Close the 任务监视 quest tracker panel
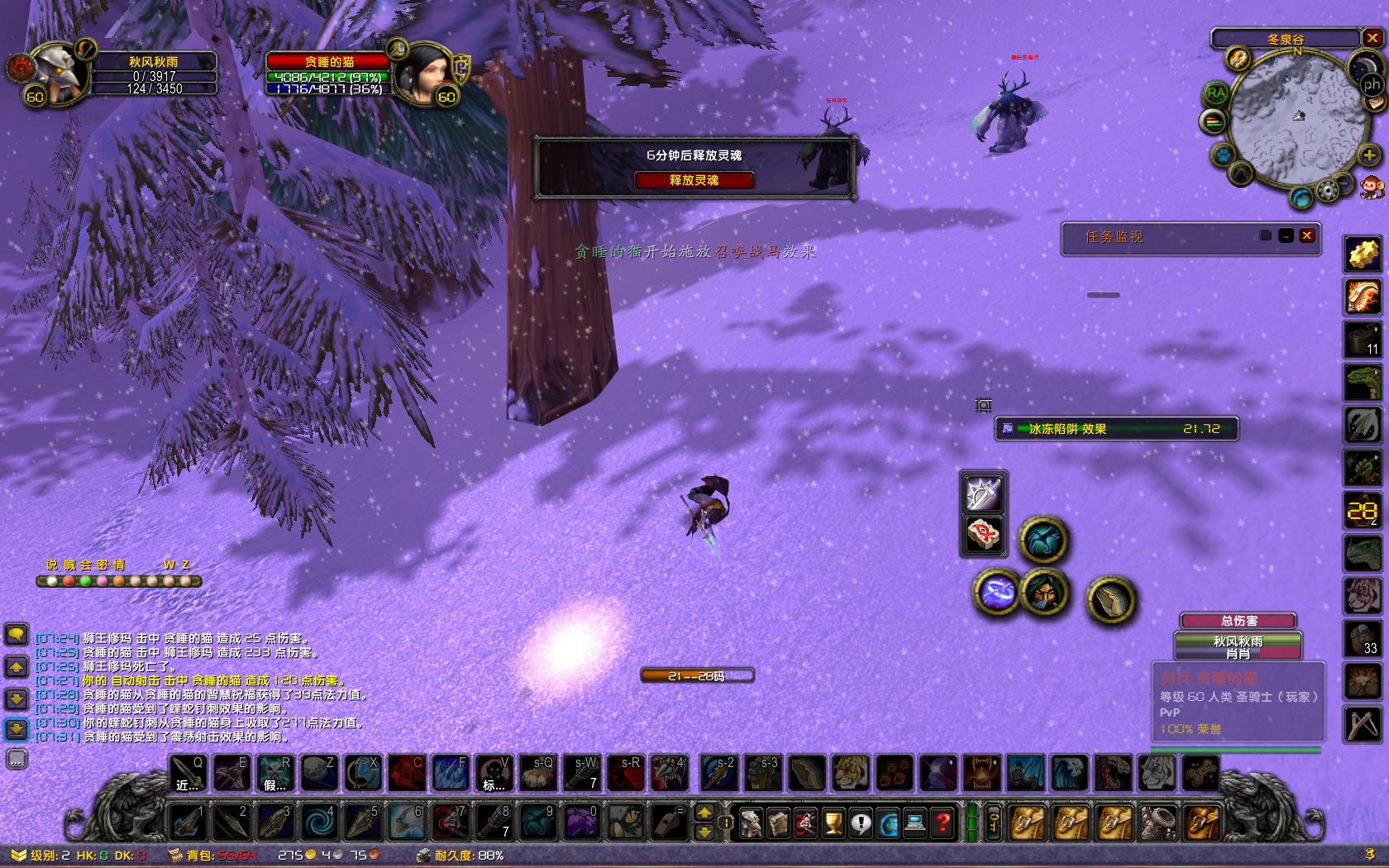Screen dimensions: 1389x868 point(1307,236)
